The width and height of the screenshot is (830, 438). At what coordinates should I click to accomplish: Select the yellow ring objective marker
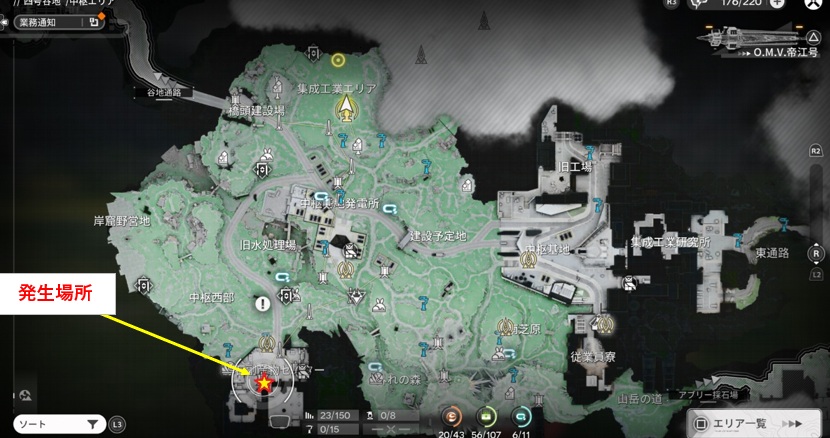pyautogui.click(x=339, y=60)
